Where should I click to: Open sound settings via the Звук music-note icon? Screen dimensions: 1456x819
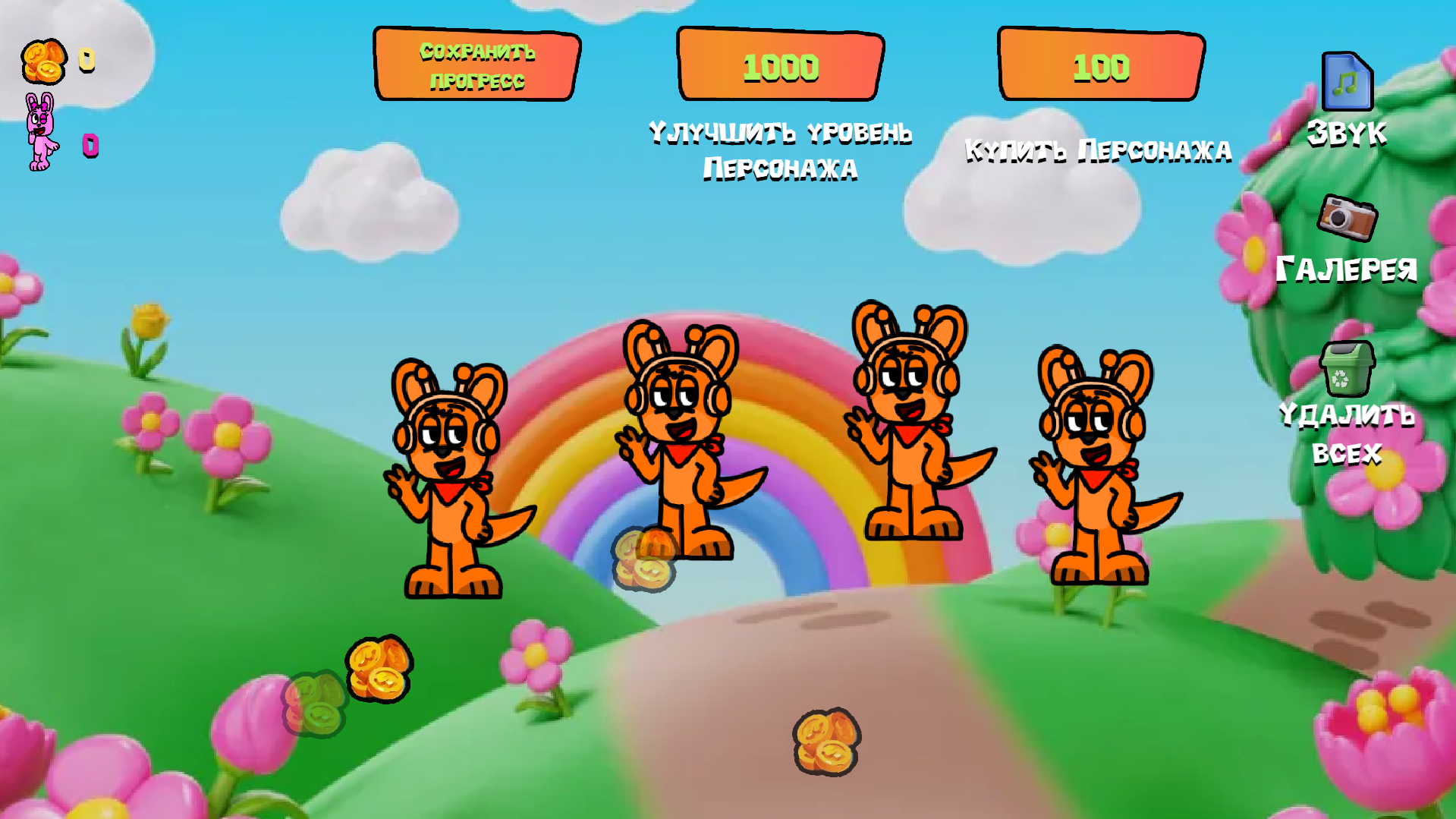[x=1346, y=81]
